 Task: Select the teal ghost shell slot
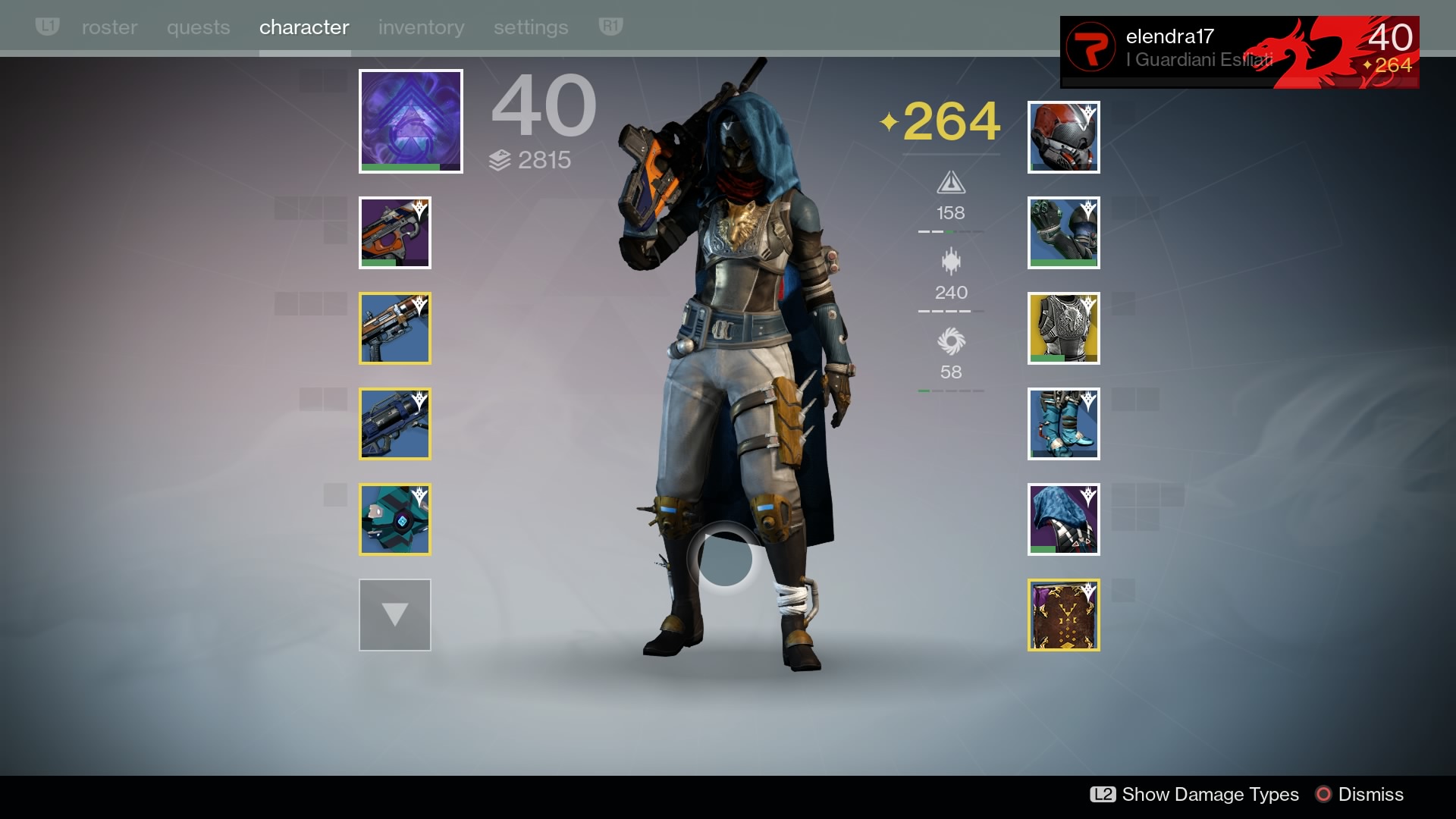(x=394, y=519)
